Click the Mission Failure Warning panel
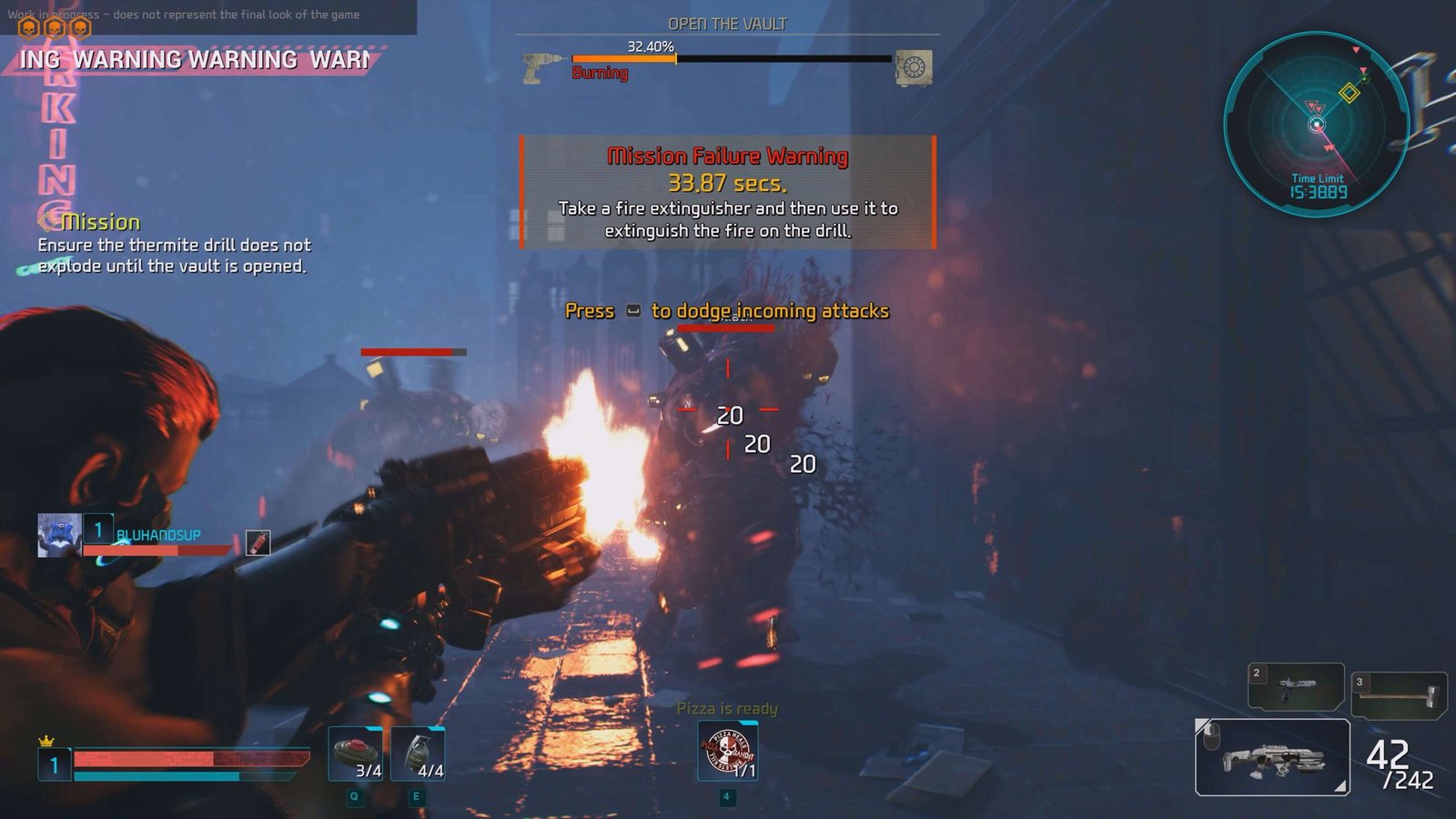 (727, 192)
